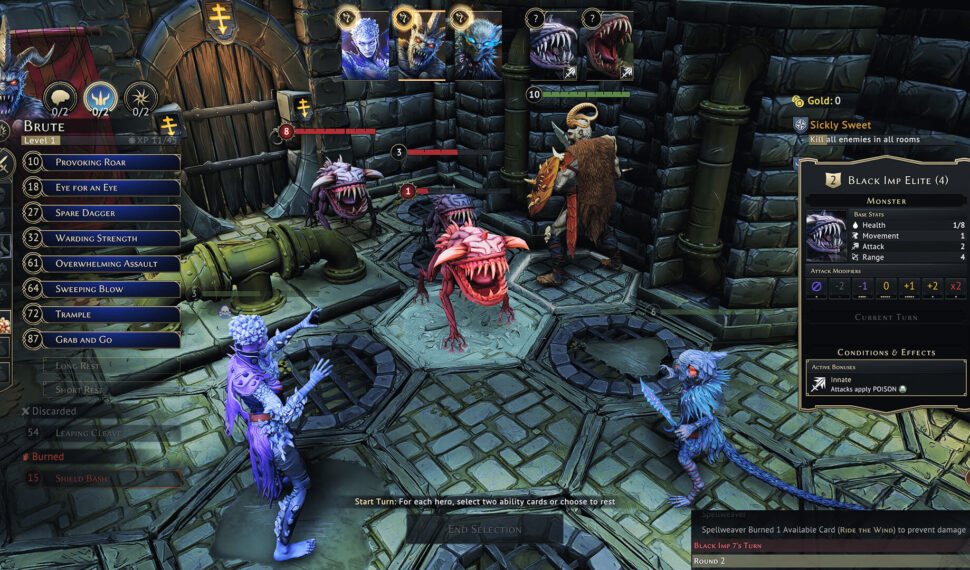Image resolution: width=970 pixels, height=570 pixels.
Task: Pick the Spare Dagger ability card
Action: pyautogui.click(x=100, y=213)
